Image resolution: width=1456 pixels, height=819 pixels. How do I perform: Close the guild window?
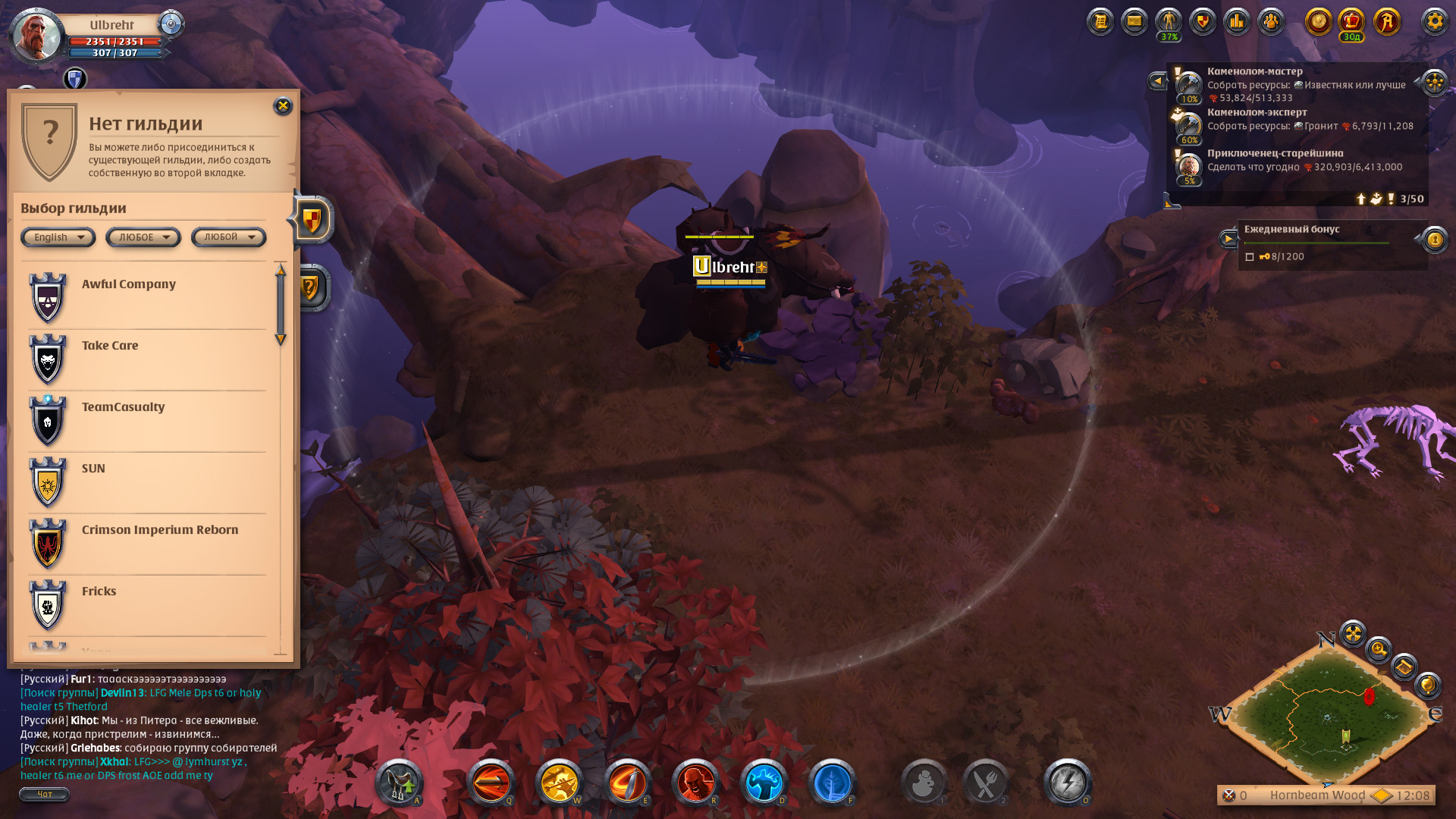[283, 106]
